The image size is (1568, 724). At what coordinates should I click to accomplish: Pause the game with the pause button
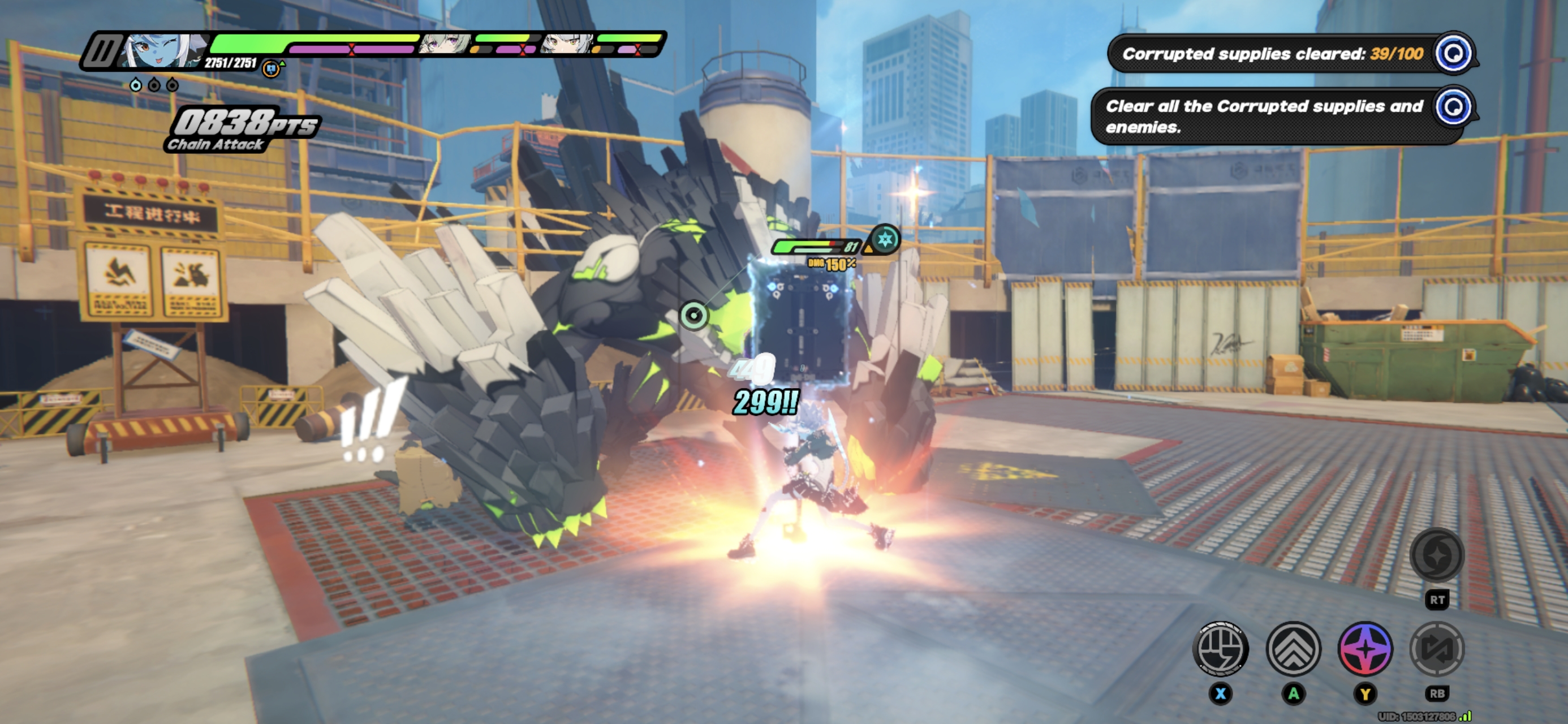(101, 50)
